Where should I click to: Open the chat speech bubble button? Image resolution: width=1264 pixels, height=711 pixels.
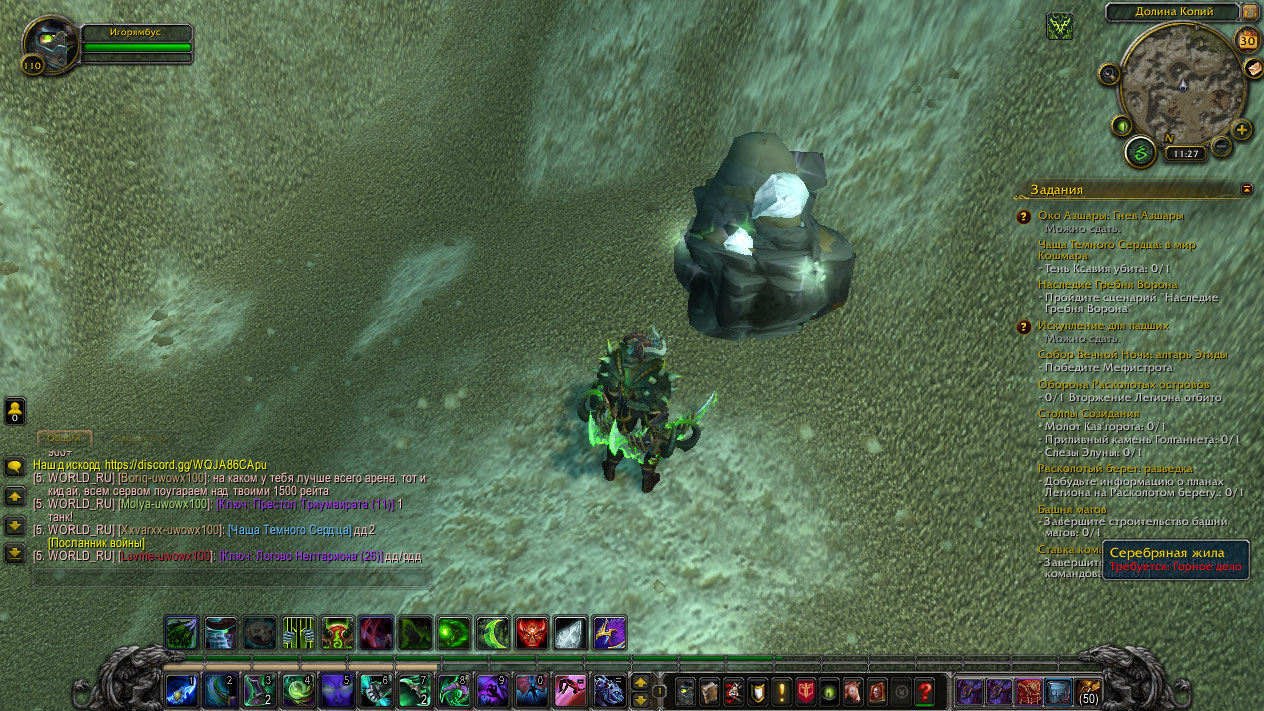14,467
